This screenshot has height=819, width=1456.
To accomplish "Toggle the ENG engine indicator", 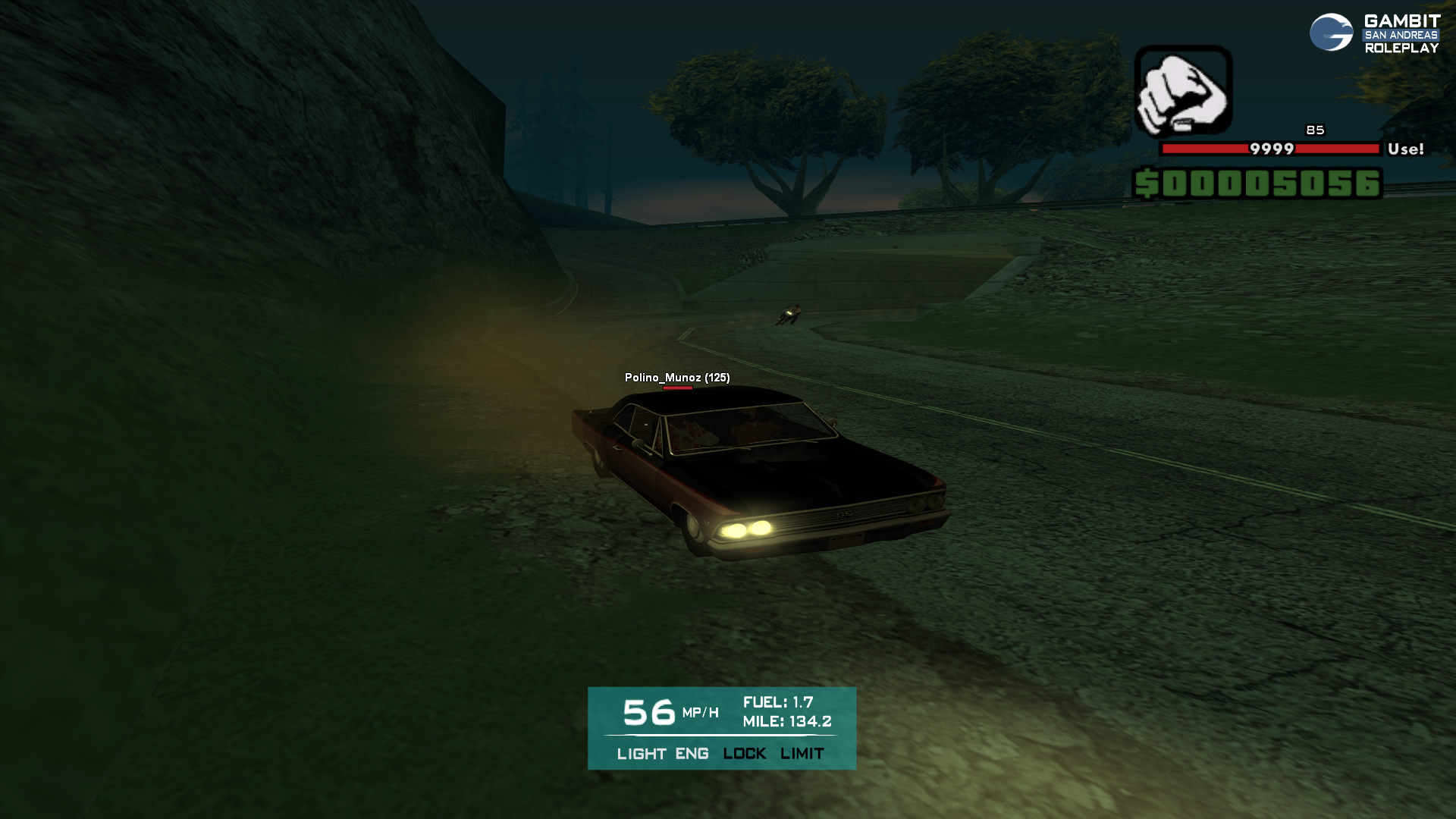I will tap(692, 754).
